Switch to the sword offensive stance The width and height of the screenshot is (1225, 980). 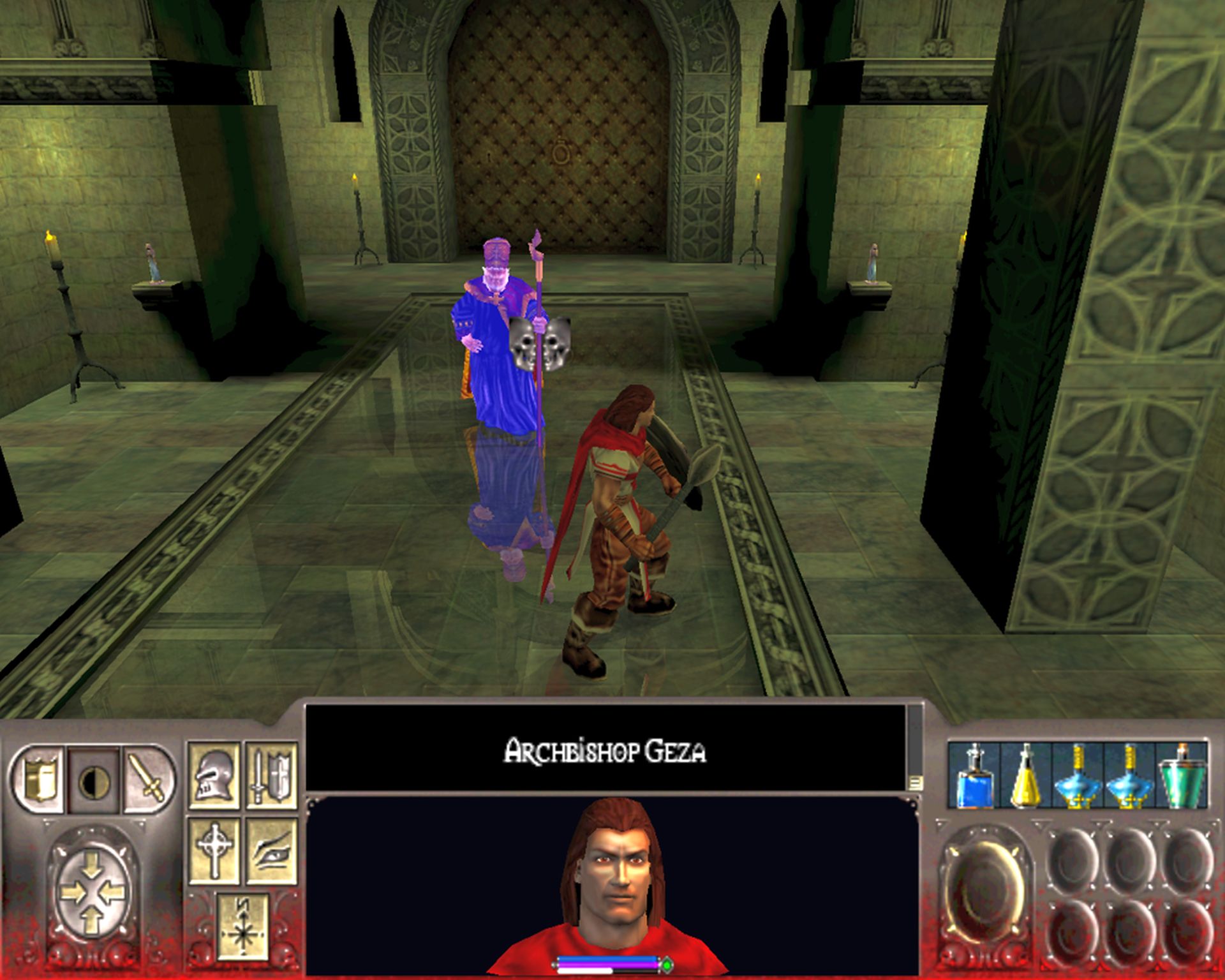click(x=149, y=779)
